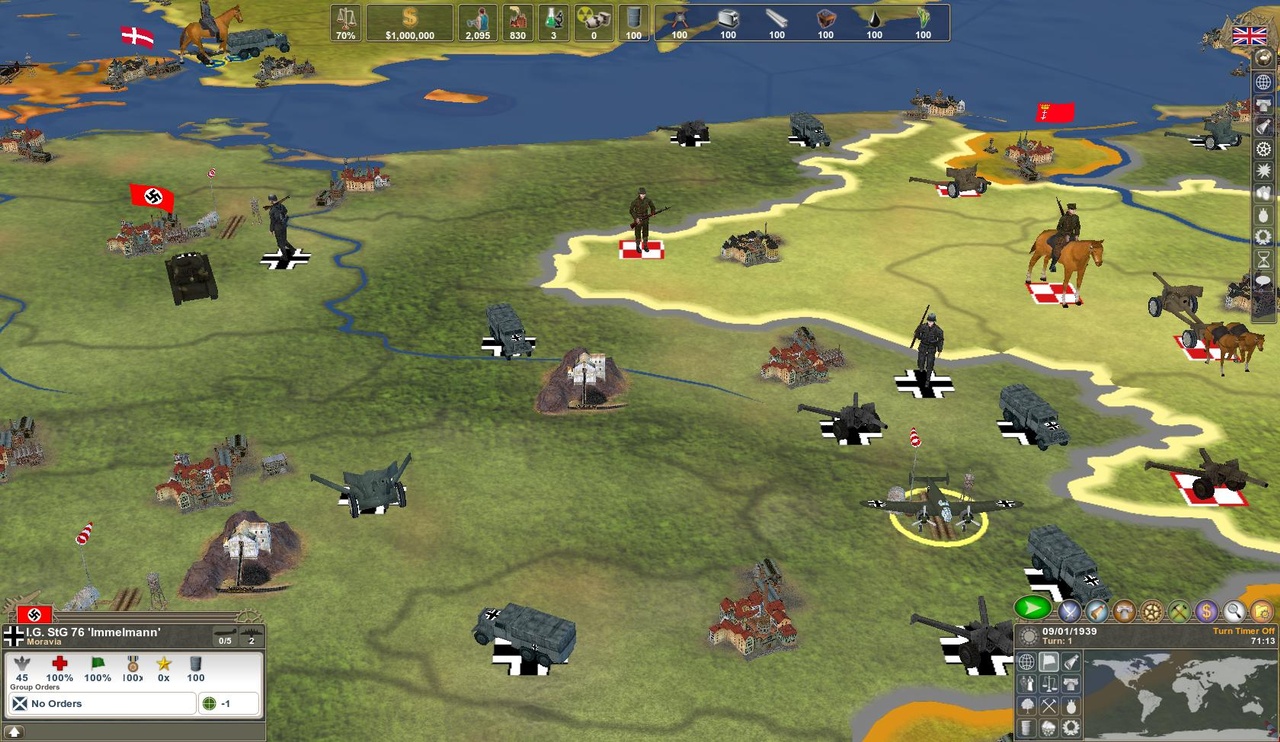This screenshot has height=742, width=1280.
Task: Click the 70% scales indicator at top
Action: click(345, 25)
